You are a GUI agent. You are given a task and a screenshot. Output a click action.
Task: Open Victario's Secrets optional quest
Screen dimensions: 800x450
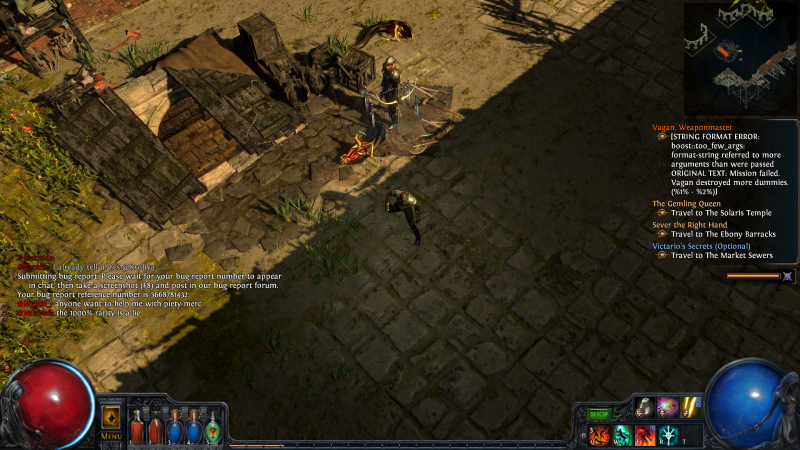click(701, 245)
